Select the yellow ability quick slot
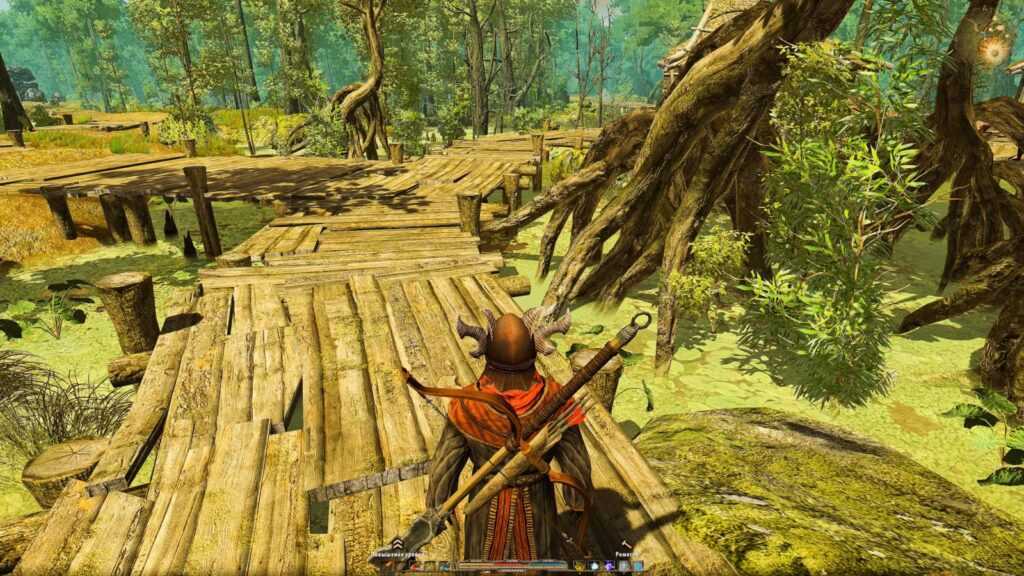1024x576 pixels. coord(579,566)
